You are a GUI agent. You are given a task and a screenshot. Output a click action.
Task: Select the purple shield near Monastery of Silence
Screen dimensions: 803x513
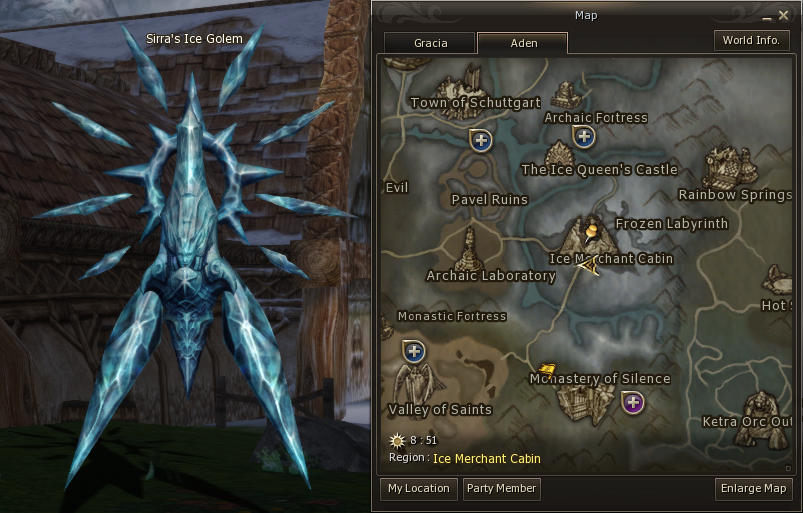632,403
